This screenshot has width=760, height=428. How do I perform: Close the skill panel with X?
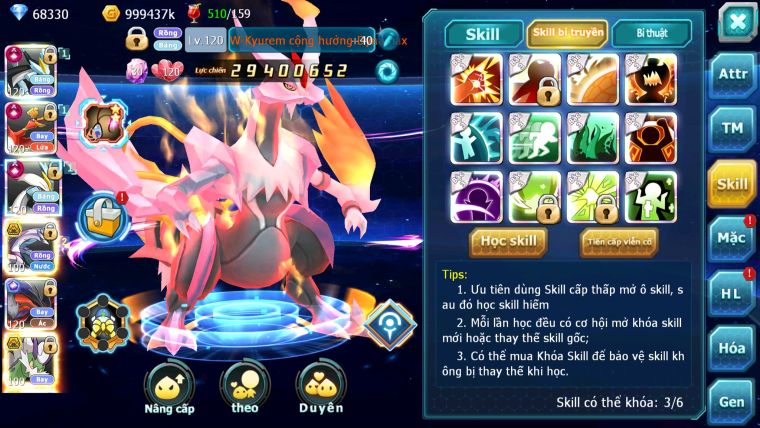pyautogui.click(x=737, y=21)
